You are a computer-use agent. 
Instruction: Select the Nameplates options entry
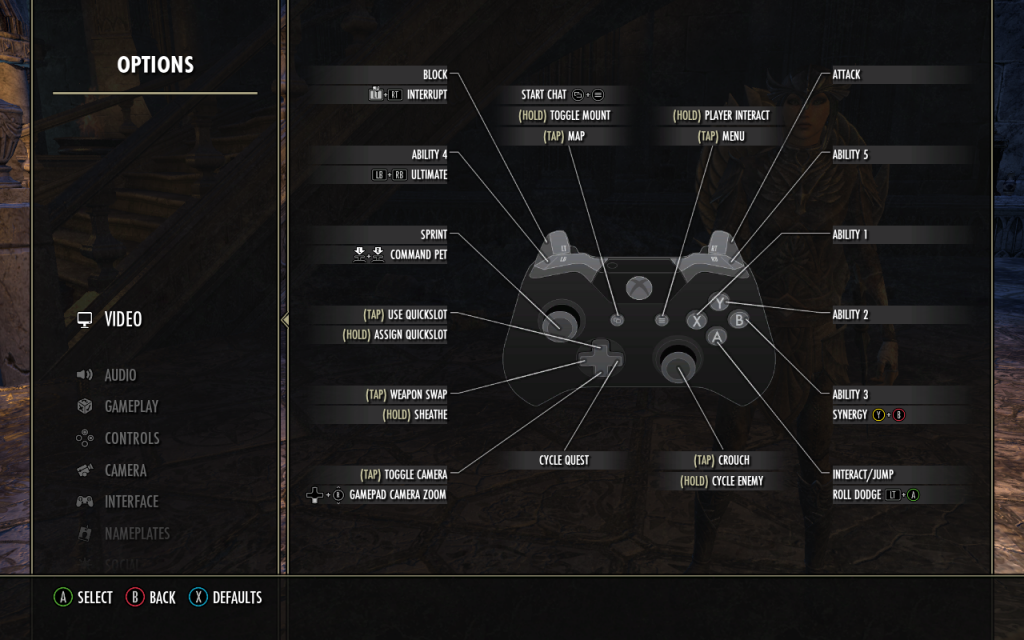point(137,533)
